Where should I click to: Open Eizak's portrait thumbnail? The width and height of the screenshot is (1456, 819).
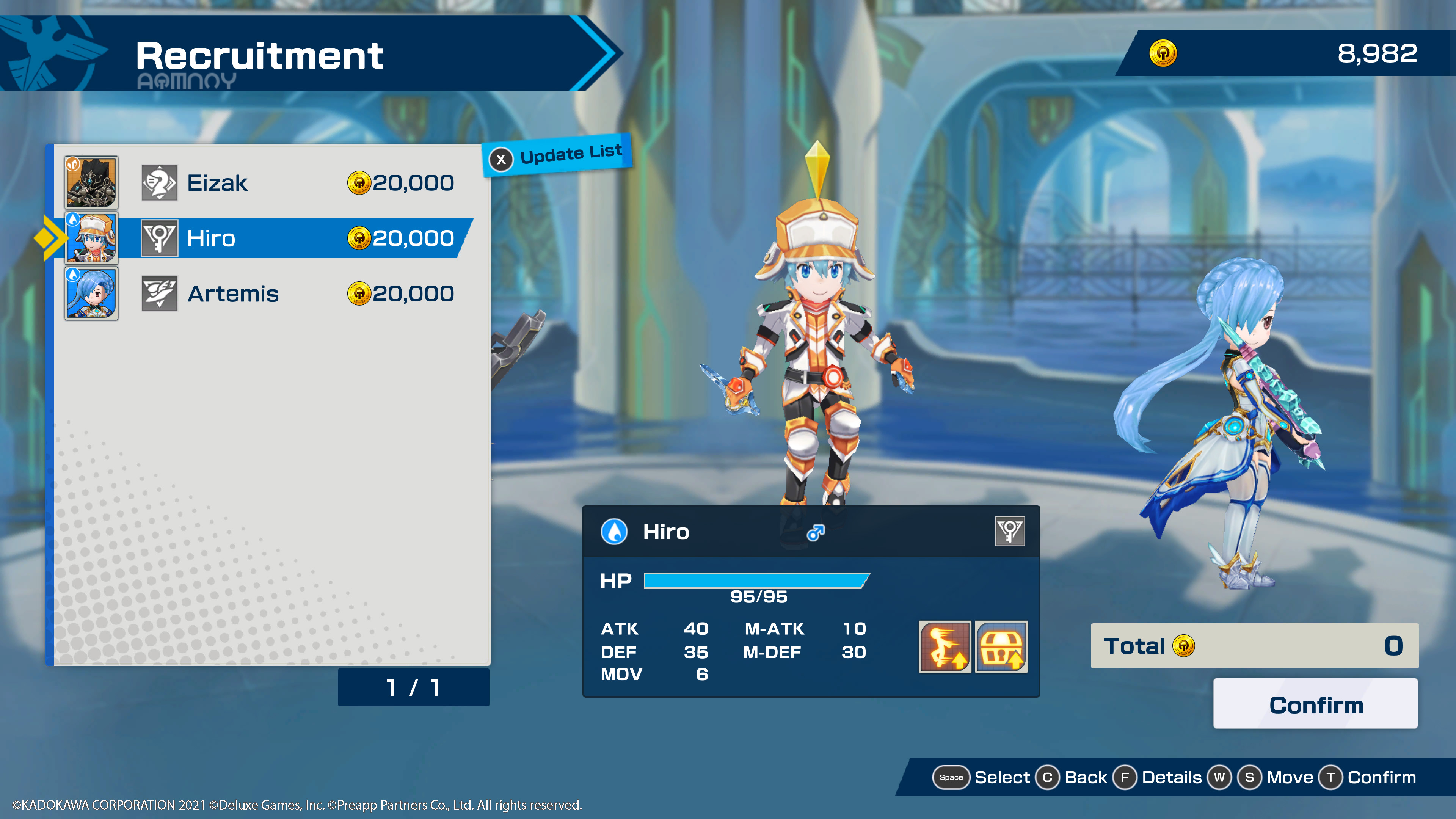pos(91,182)
